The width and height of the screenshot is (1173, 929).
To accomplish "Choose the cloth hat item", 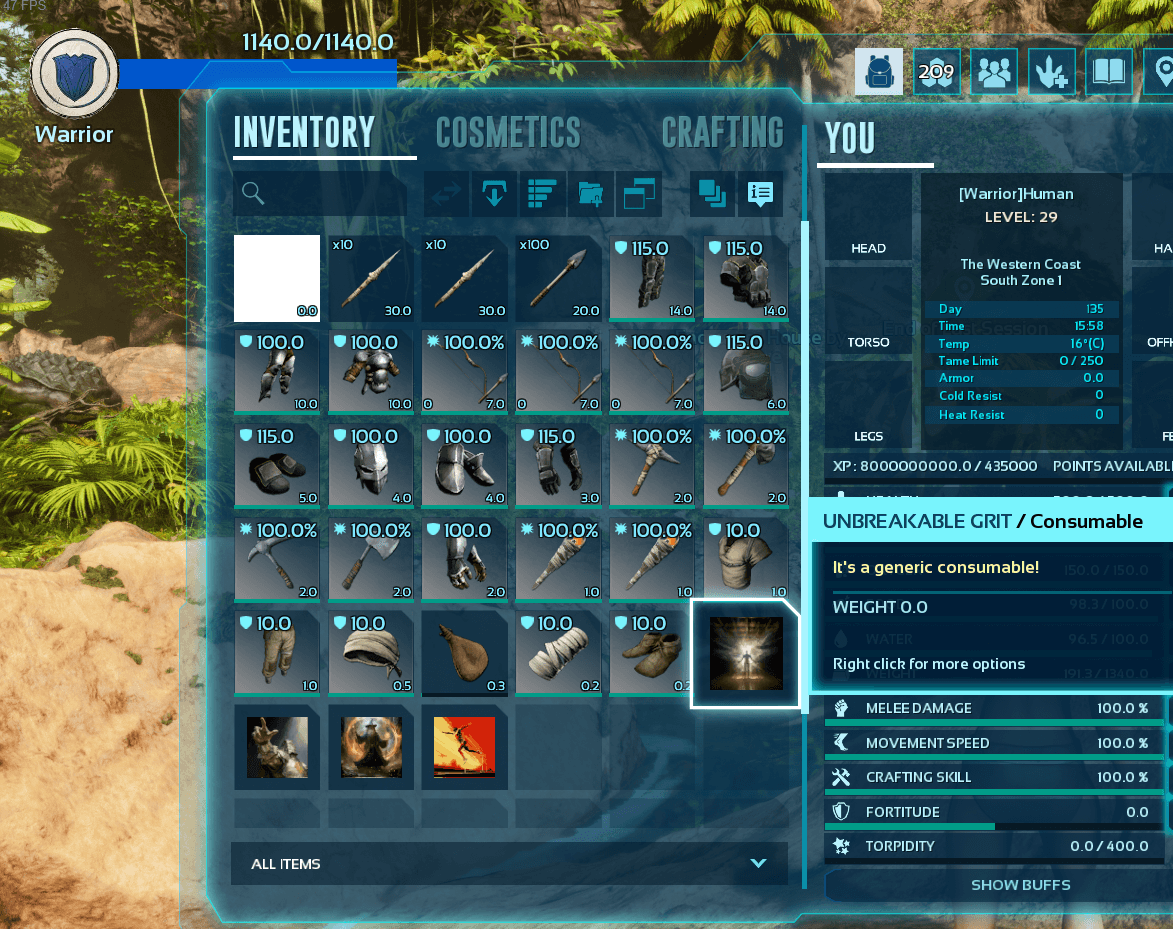I will [x=371, y=654].
